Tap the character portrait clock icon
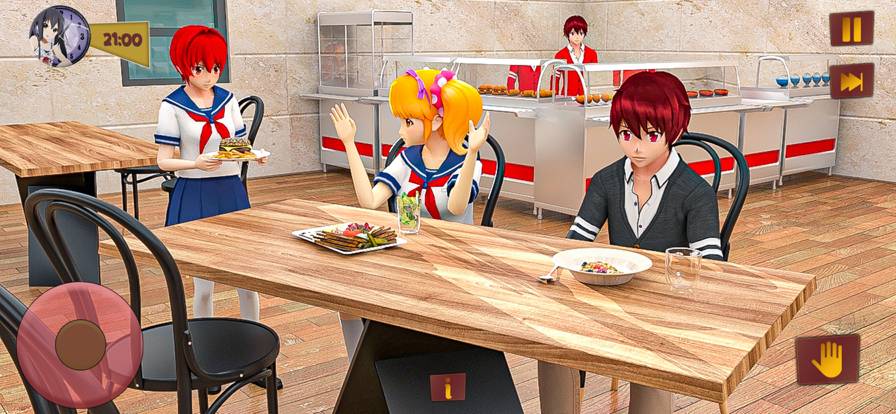The width and height of the screenshot is (896, 414). 59,37
